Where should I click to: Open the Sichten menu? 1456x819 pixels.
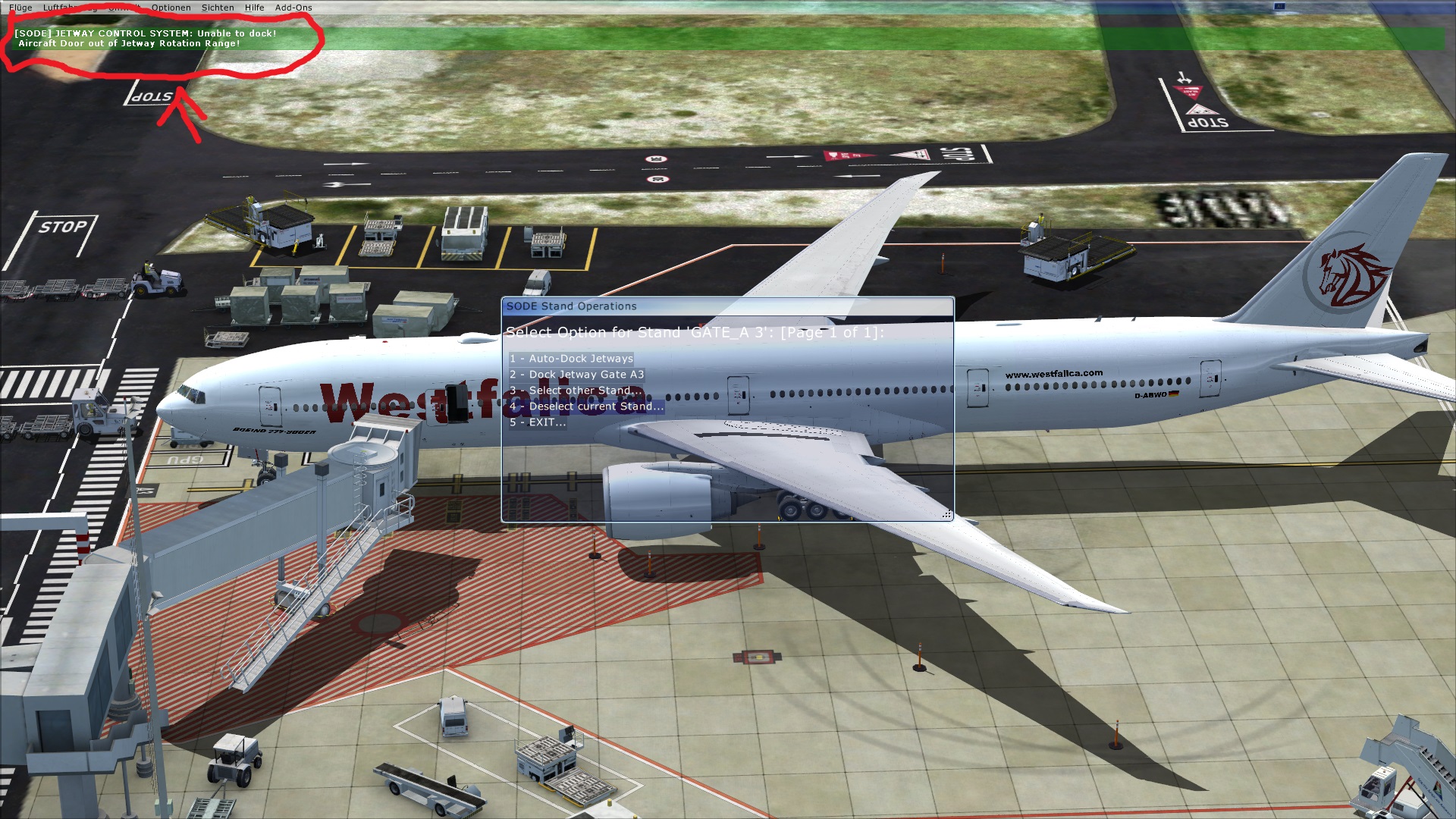tap(218, 8)
